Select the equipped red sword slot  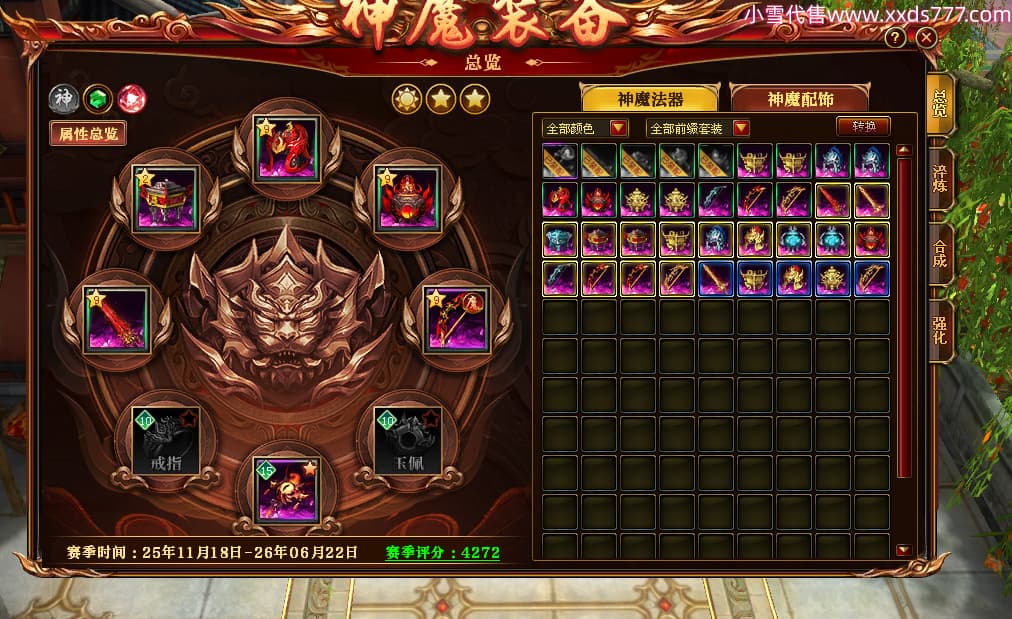pyautogui.click(x=117, y=319)
